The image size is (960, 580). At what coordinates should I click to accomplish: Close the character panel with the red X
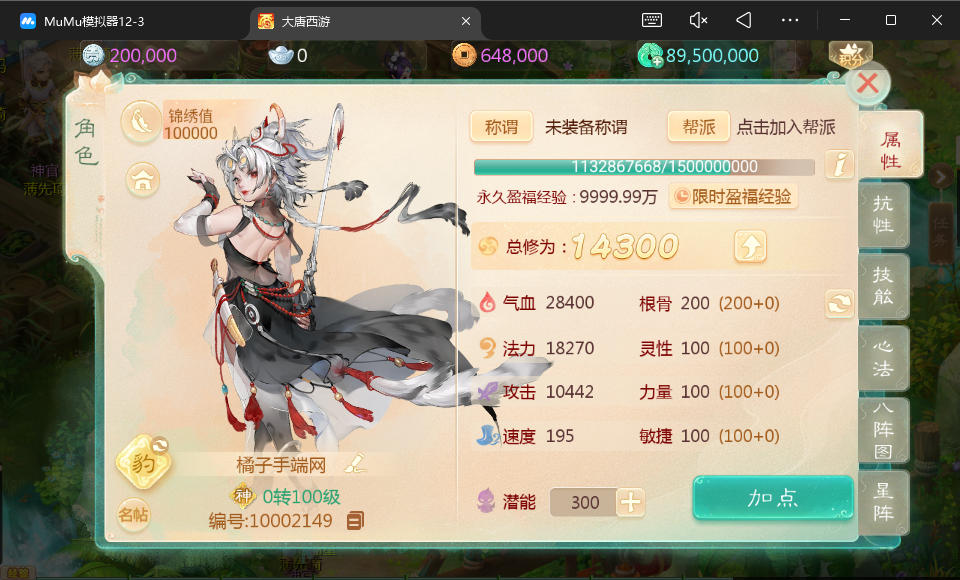coord(867,84)
